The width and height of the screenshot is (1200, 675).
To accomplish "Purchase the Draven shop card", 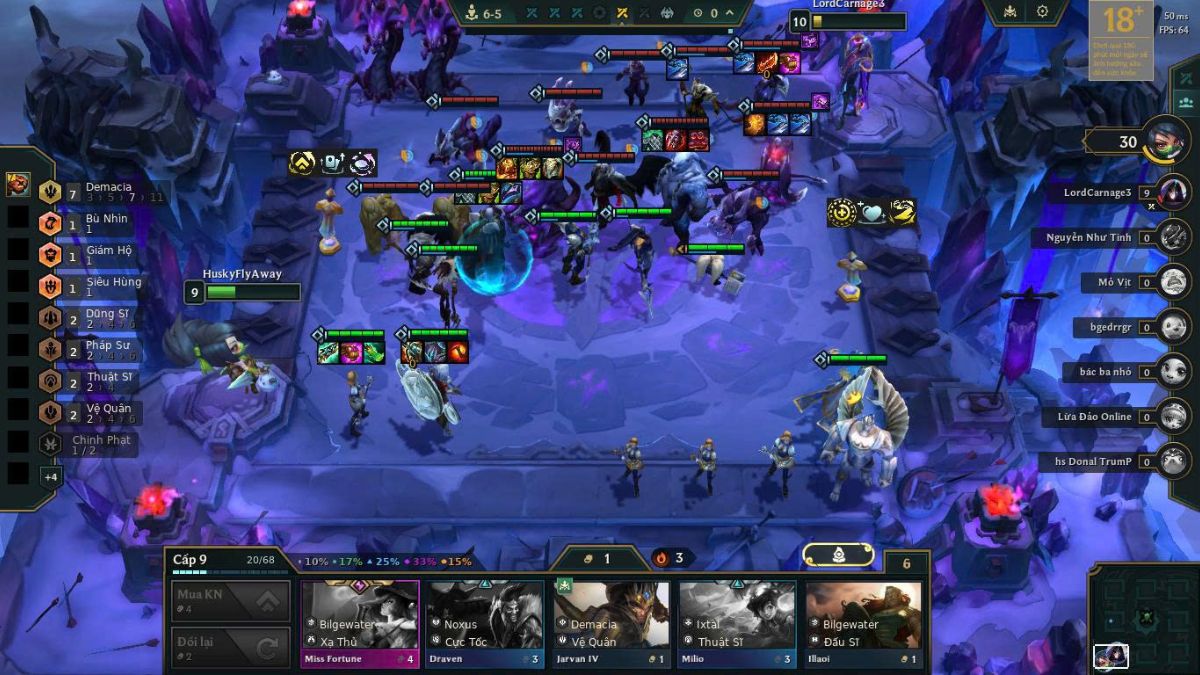I will [485, 622].
